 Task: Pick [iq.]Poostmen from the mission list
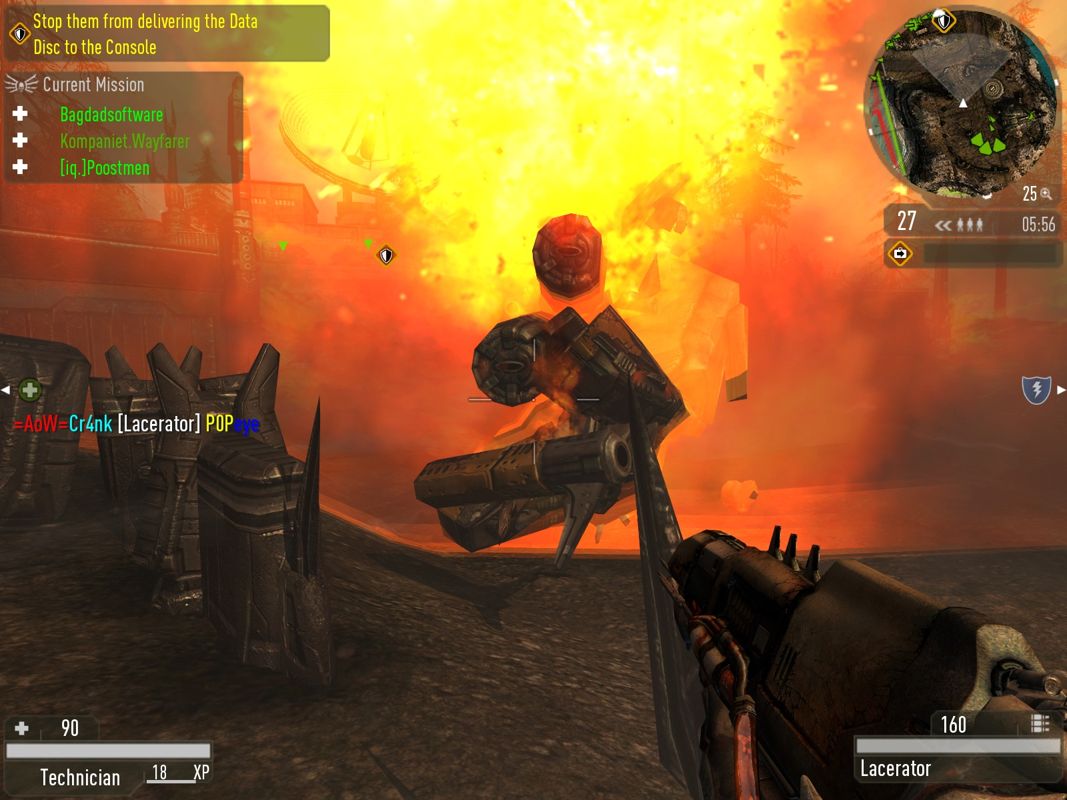(104, 168)
